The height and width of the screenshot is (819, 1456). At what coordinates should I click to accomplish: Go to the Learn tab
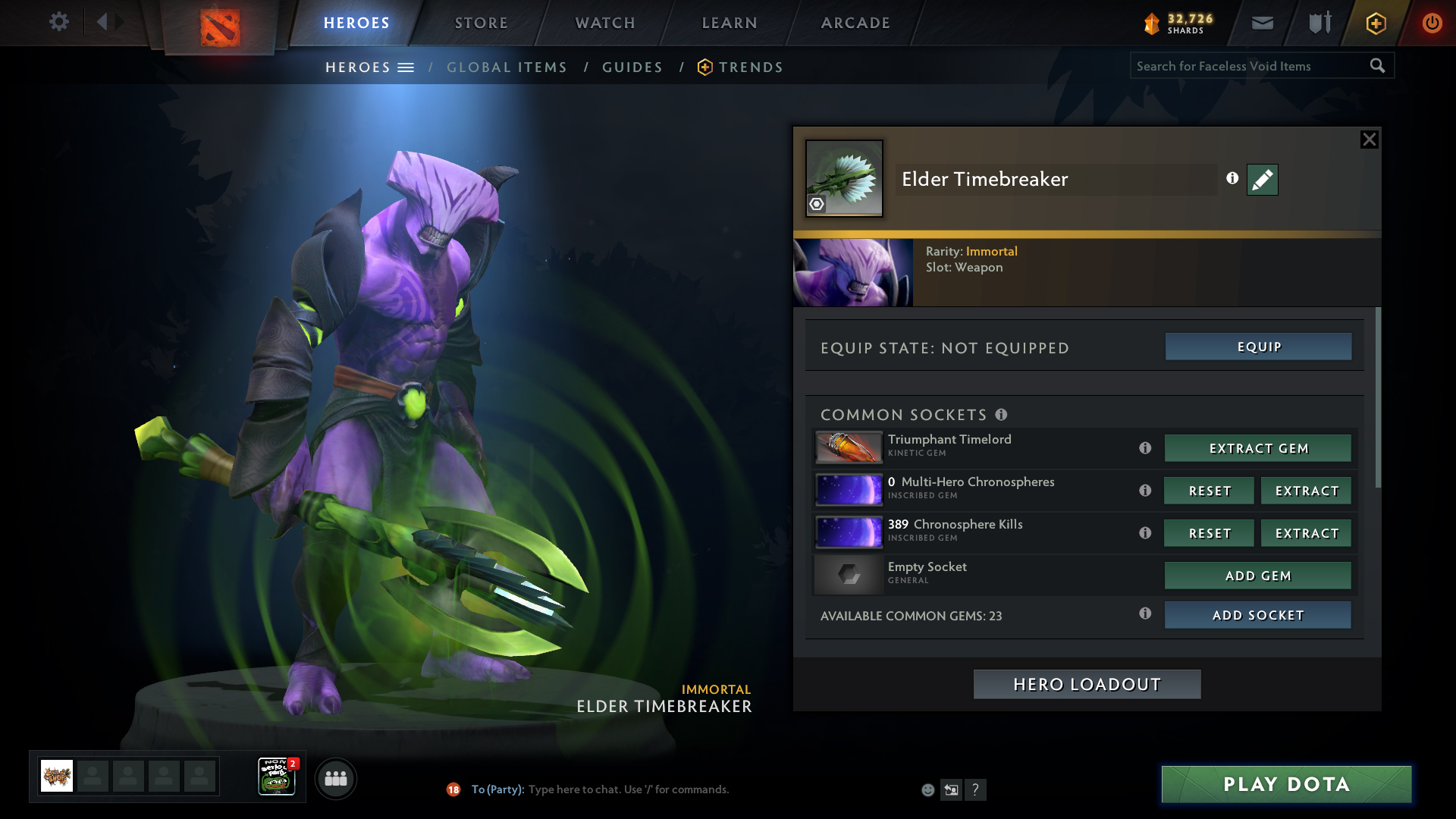[730, 23]
